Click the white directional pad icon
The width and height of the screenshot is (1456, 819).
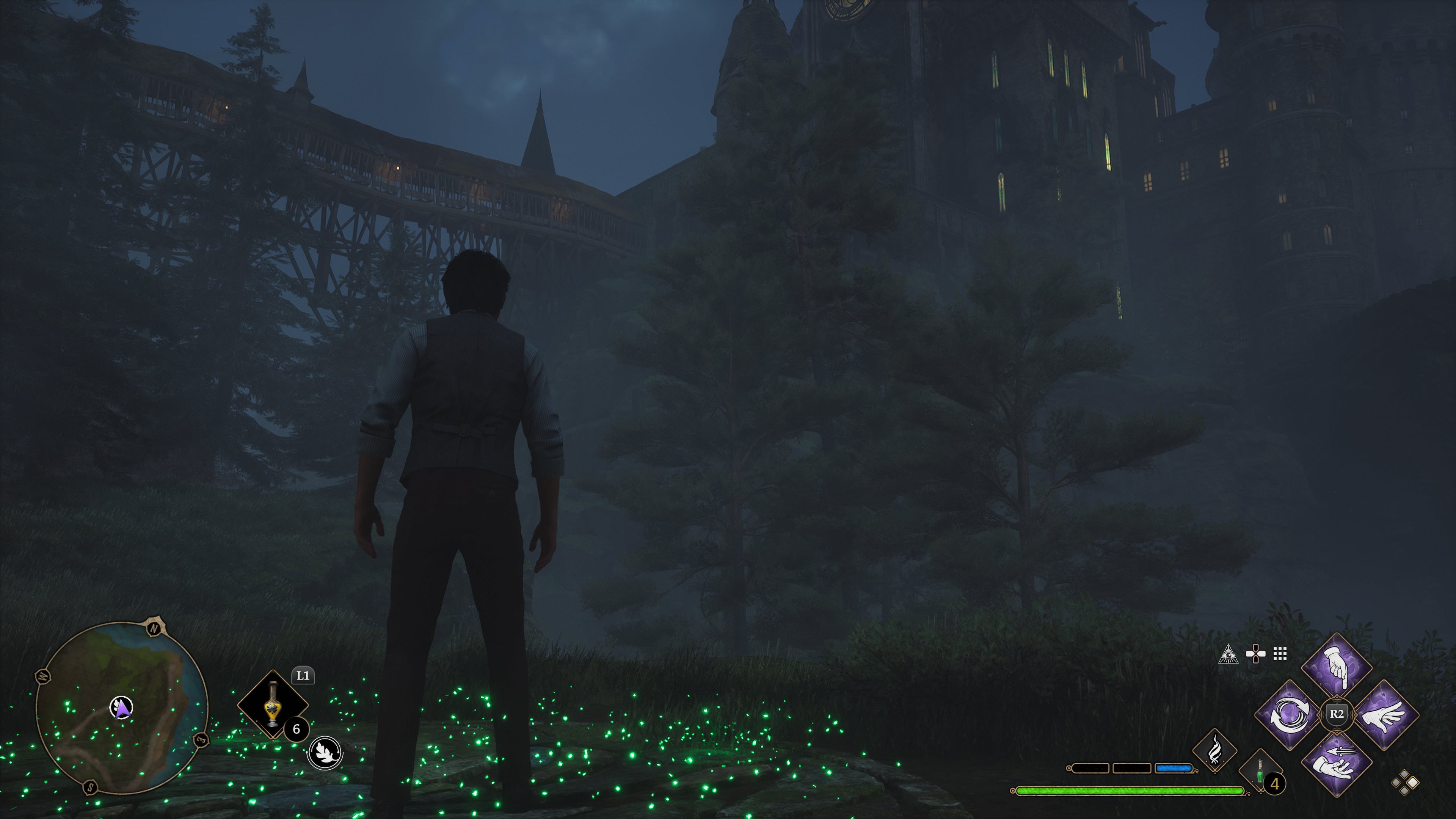[1255, 654]
